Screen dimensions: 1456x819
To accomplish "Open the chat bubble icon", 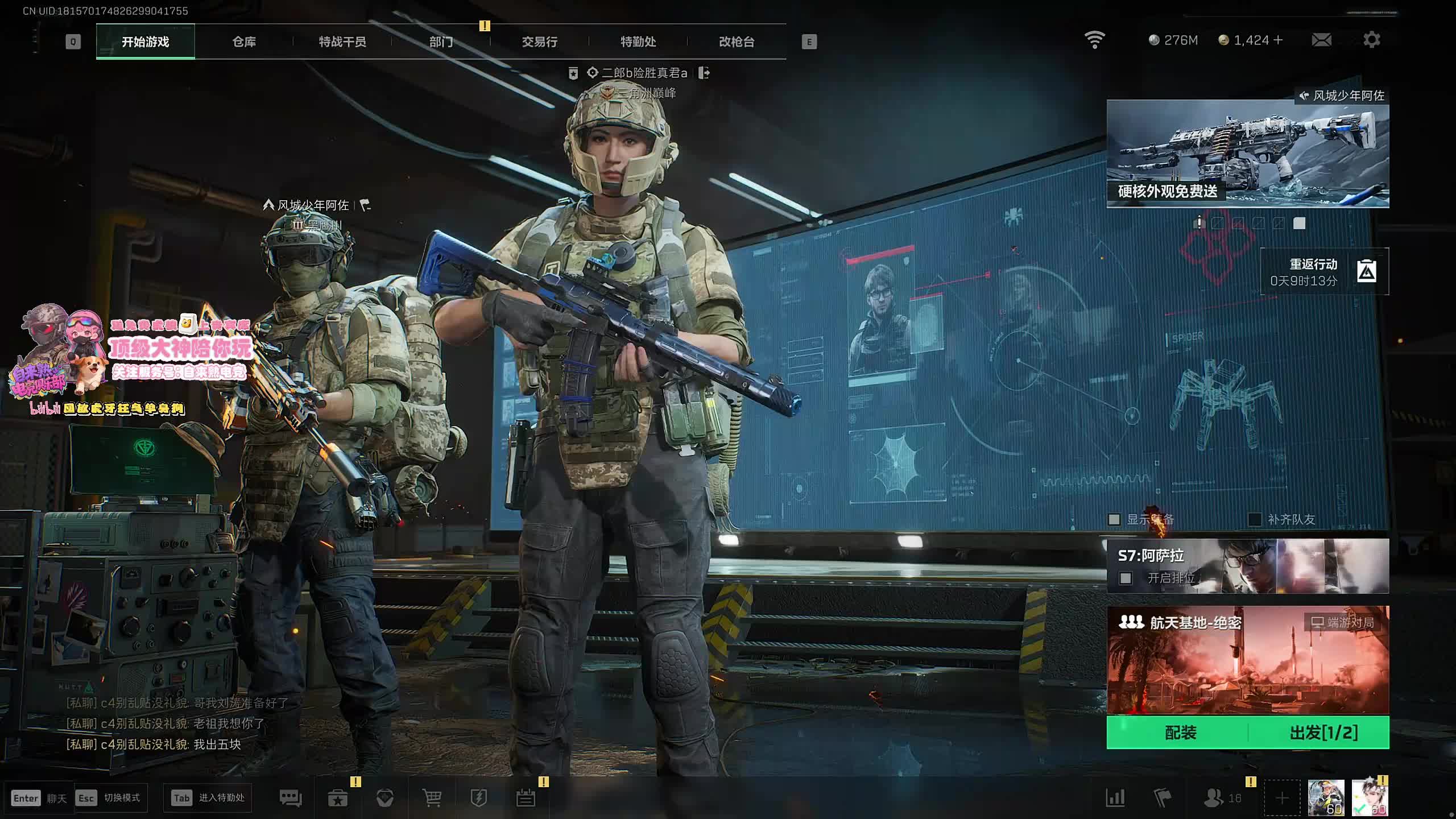I will (x=291, y=798).
